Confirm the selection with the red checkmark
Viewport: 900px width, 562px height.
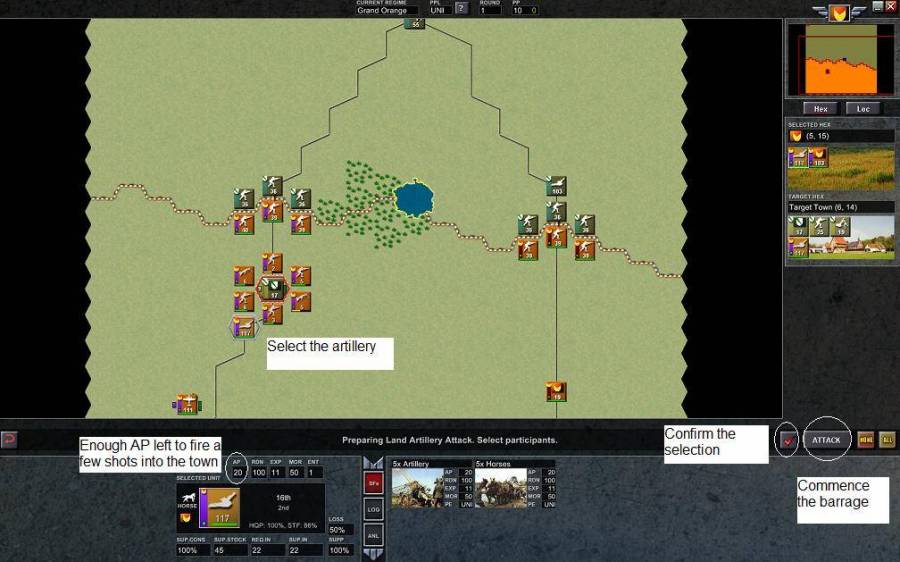pyautogui.click(x=788, y=440)
